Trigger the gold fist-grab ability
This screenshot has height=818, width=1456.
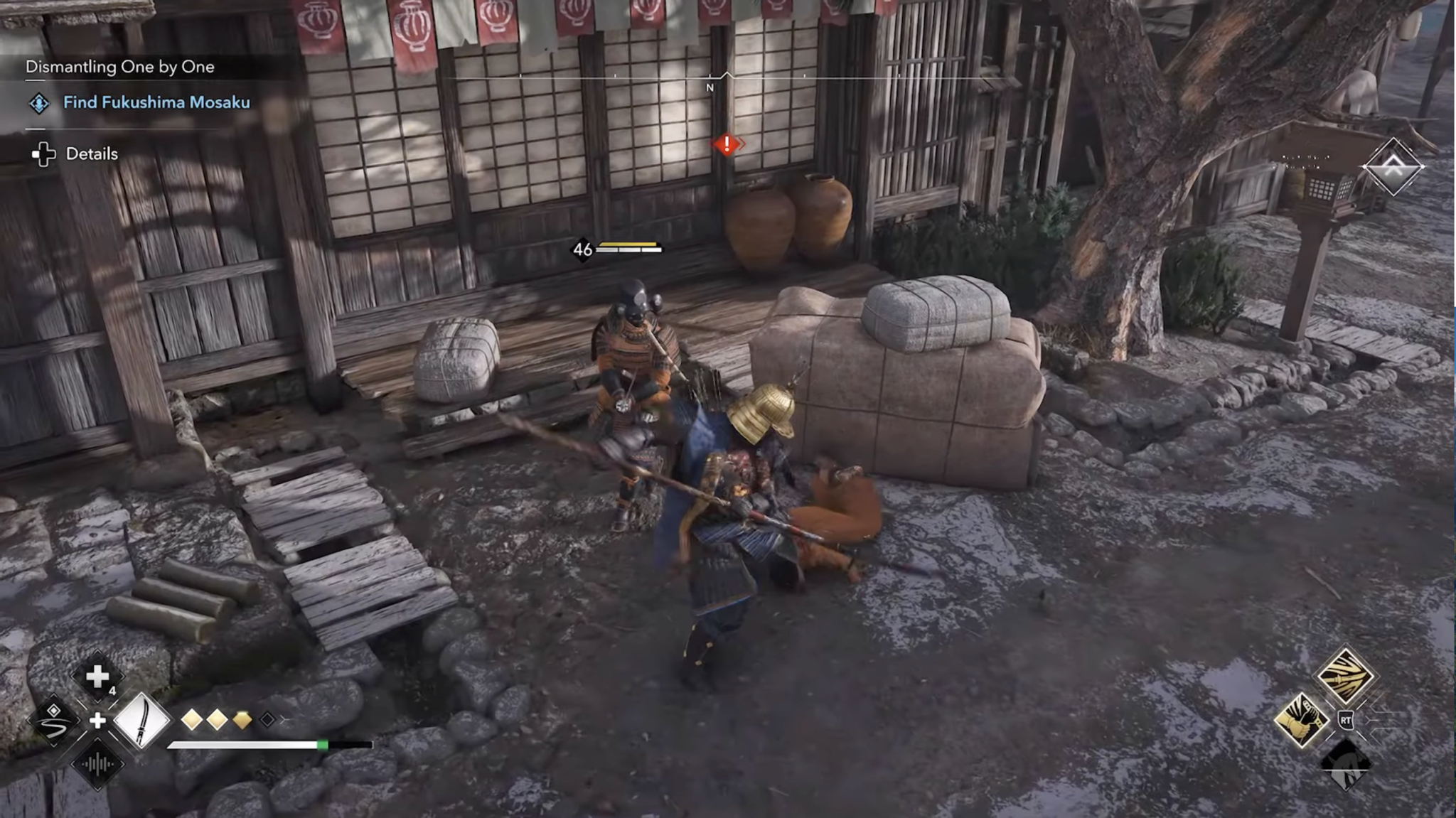tap(1301, 720)
